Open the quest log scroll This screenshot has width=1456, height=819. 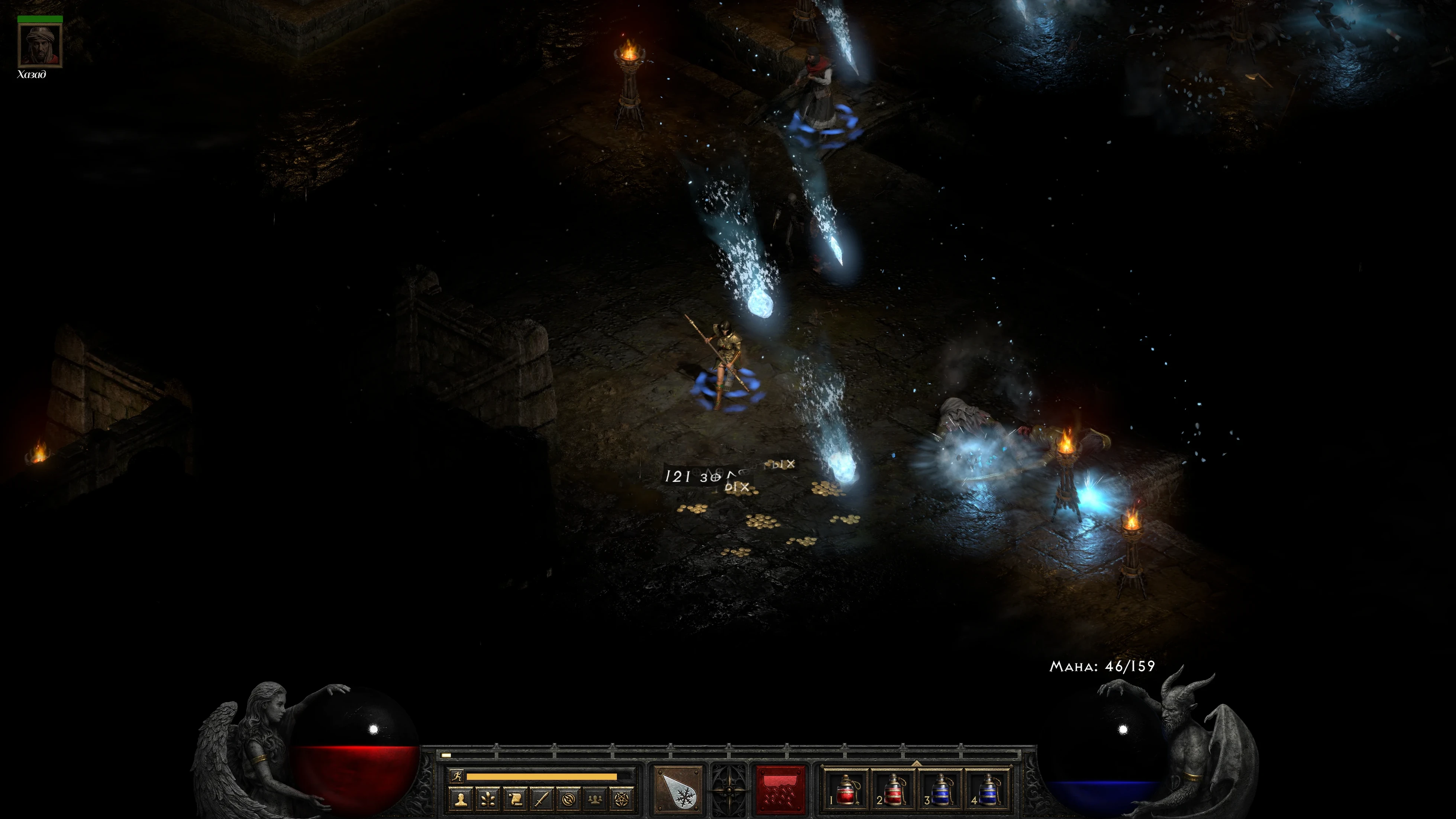pos(515,799)
